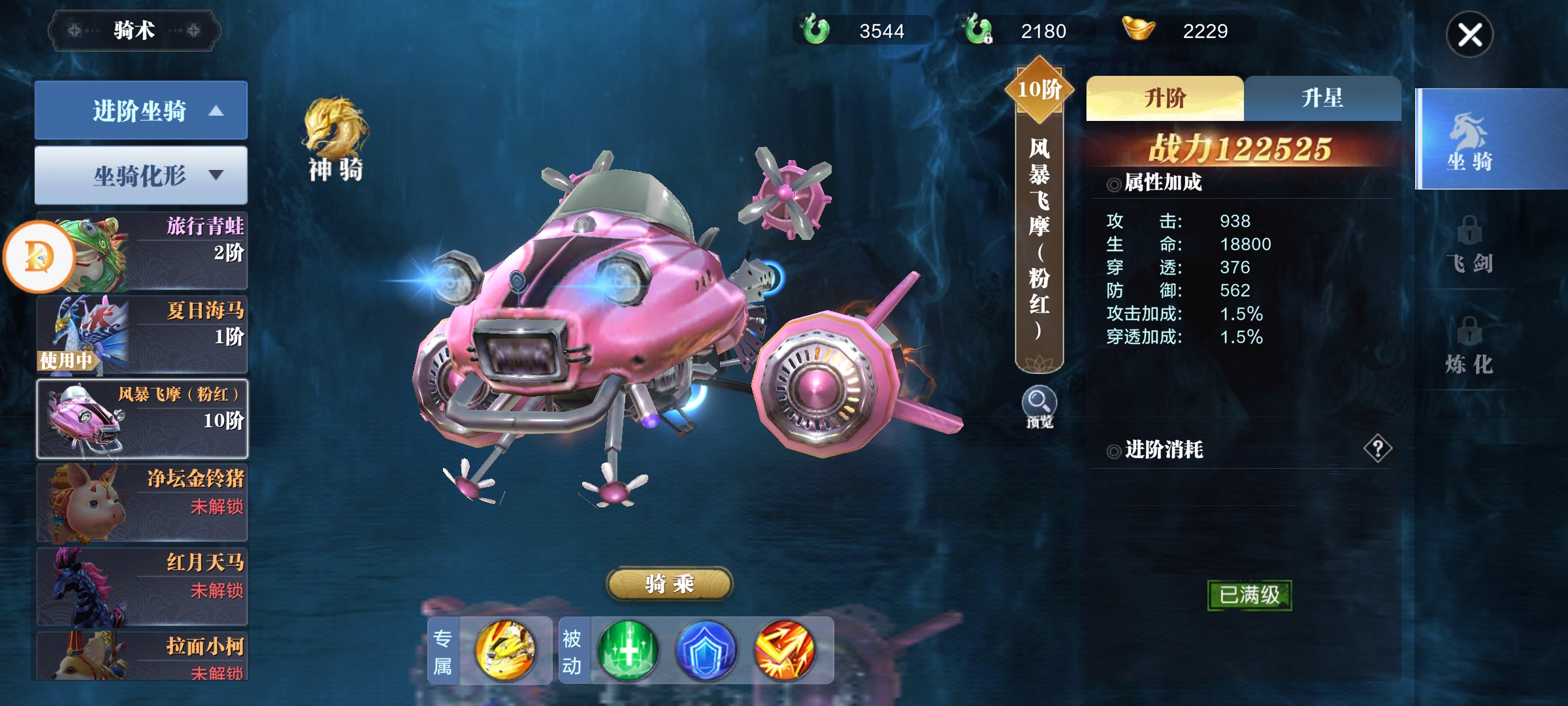View the exclusive golden mount skill
Image resolution: width=1568 pixels, height=706 pixels.
505,650
